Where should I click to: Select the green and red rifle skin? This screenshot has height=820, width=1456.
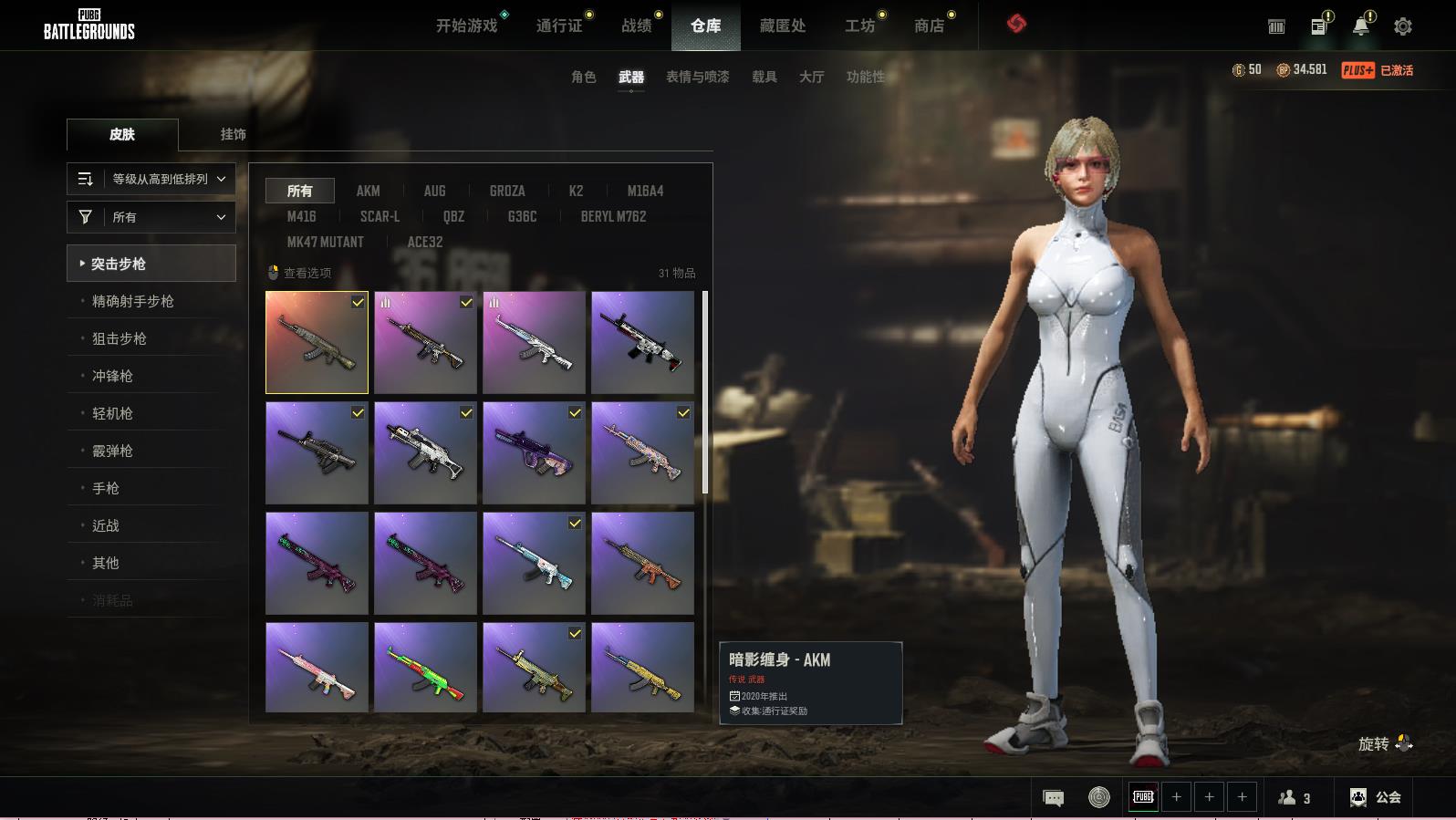(x=425, y=667)
